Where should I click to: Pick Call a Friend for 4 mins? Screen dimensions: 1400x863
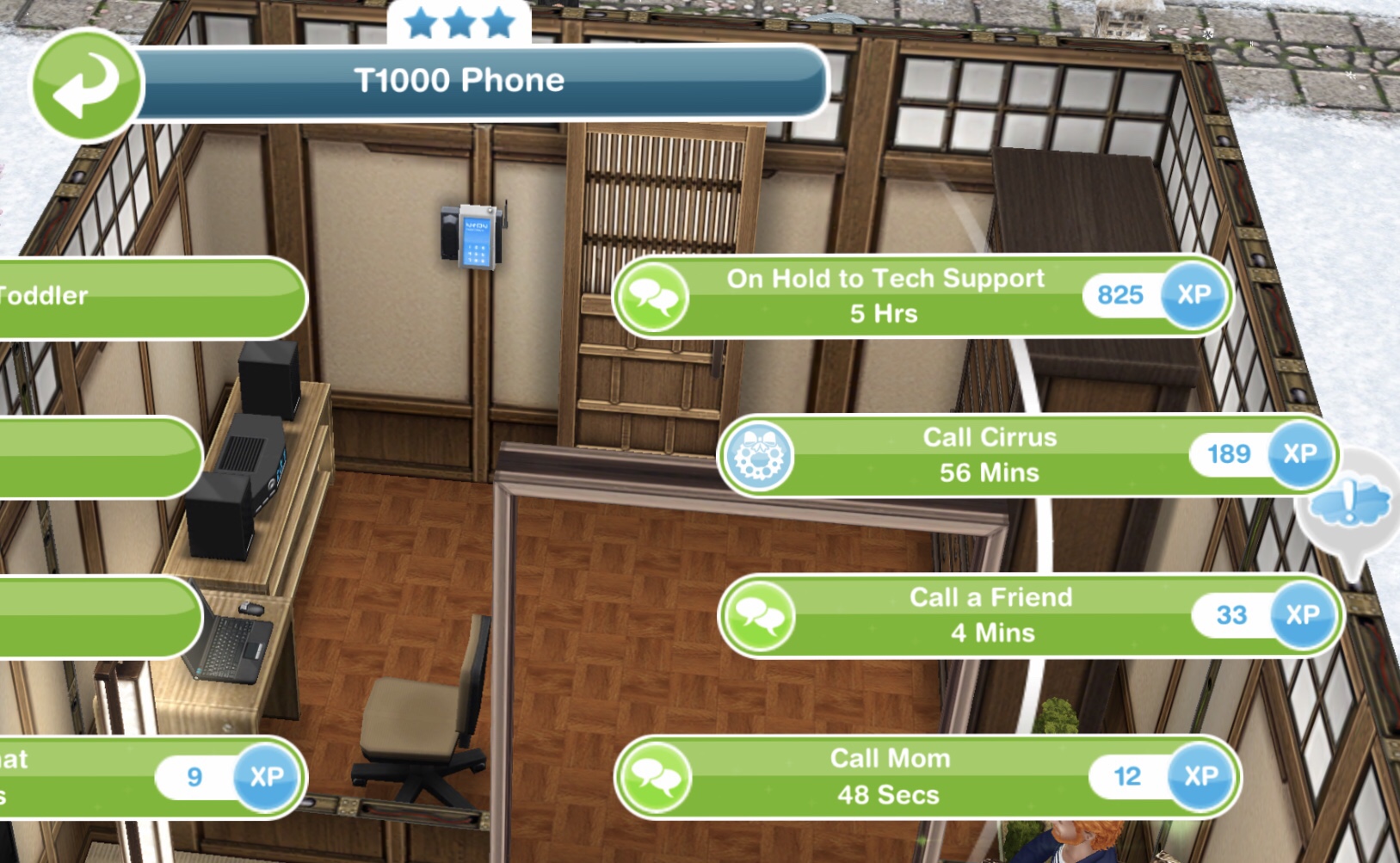click(x=991, y=615)
